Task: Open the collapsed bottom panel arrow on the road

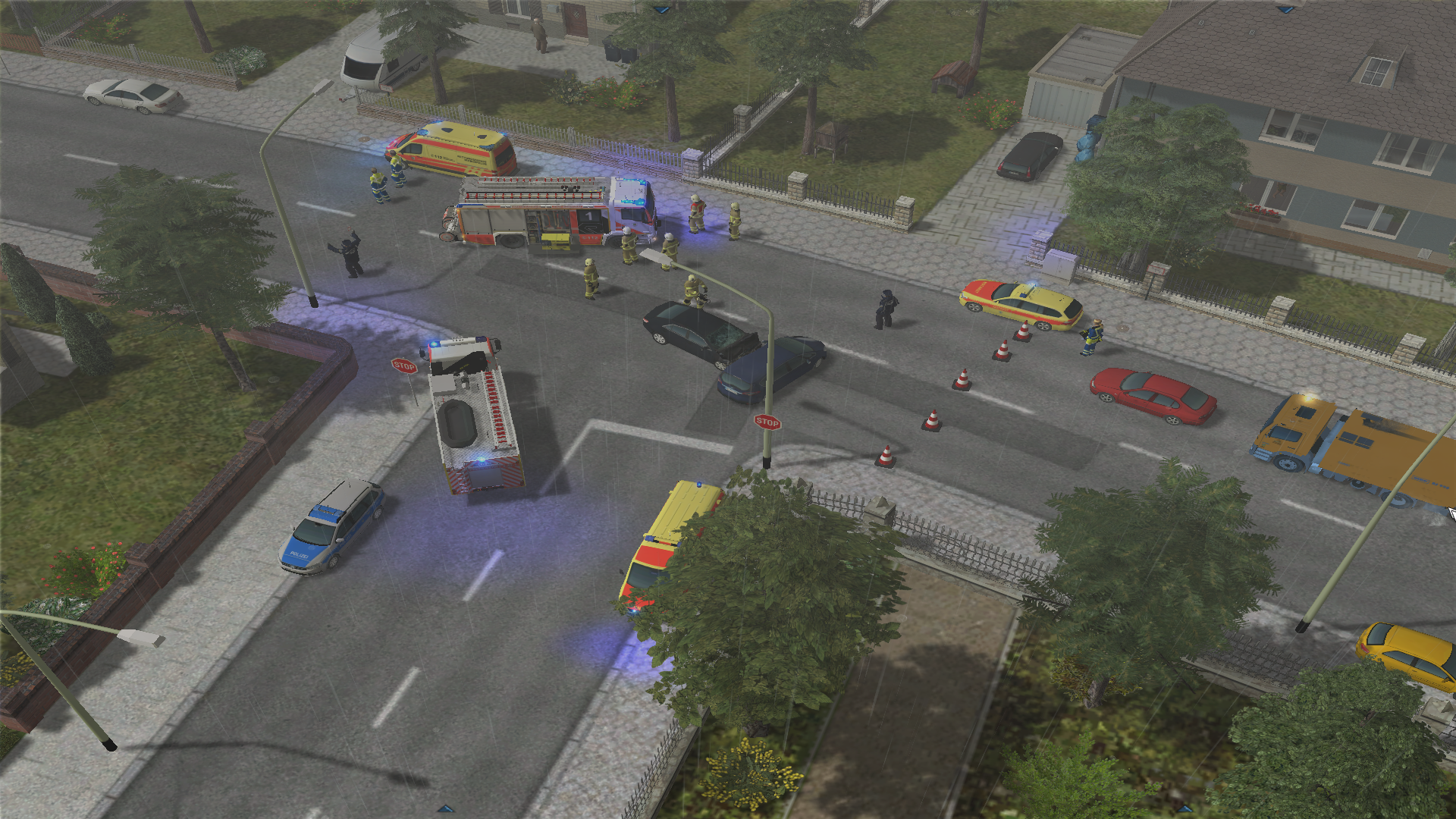Action: [446, 809]
